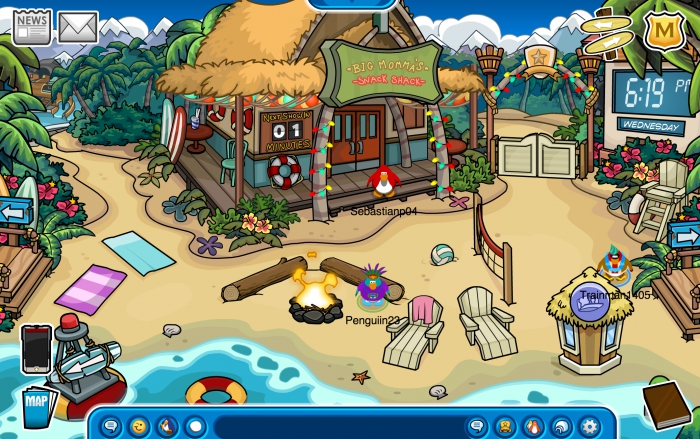
Task: Open the emotes menu with winking face
Action: click(x=138, y=426)
